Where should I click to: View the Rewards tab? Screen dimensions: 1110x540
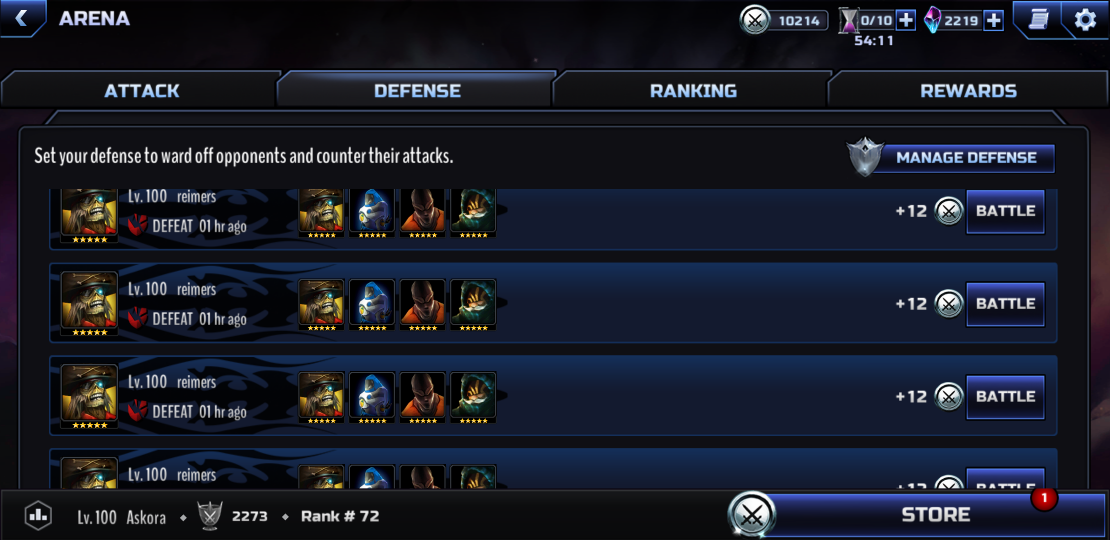(x=968, y=91)
